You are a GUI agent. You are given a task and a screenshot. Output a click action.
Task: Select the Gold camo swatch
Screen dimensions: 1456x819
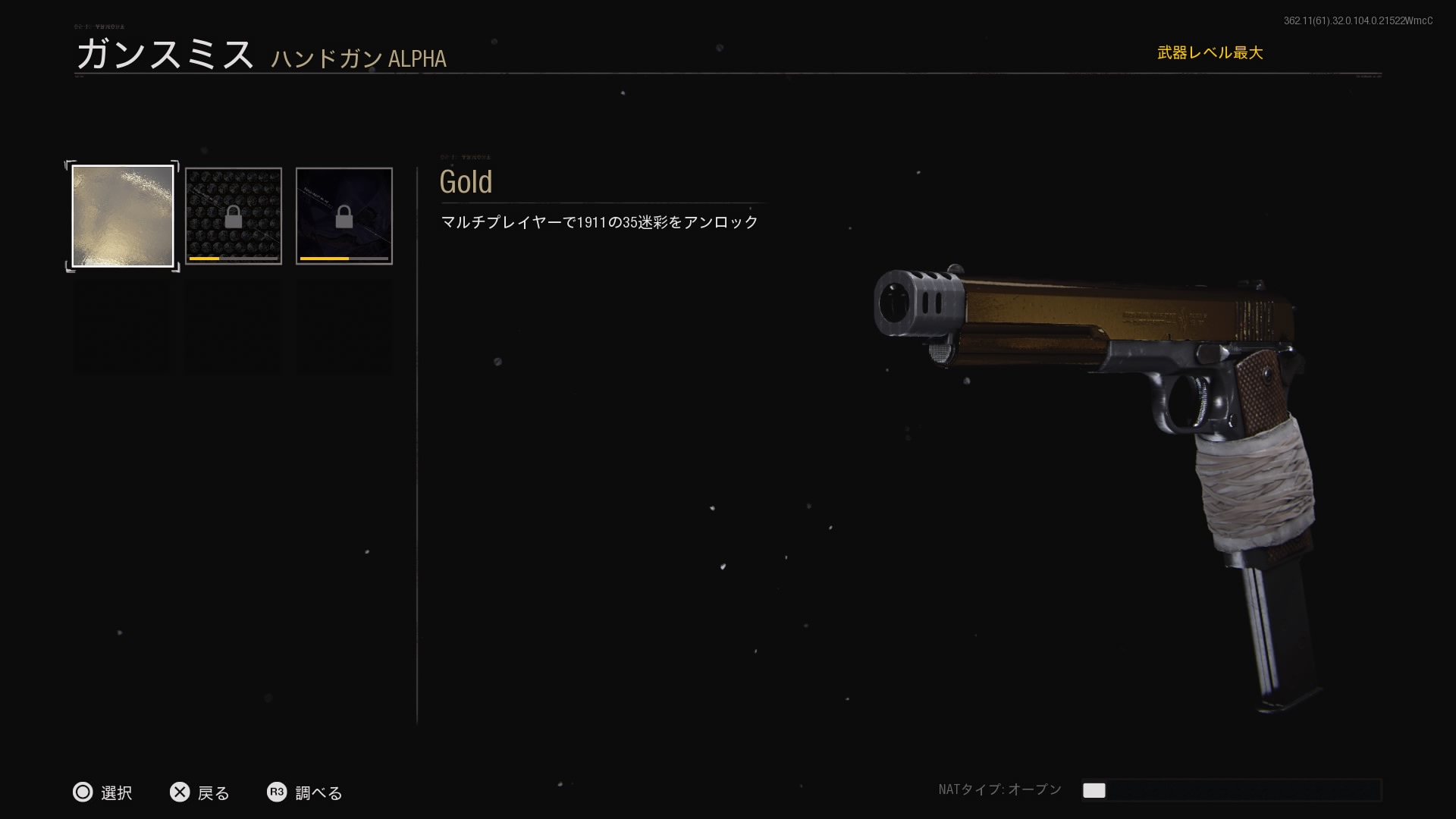coord(122,216)
